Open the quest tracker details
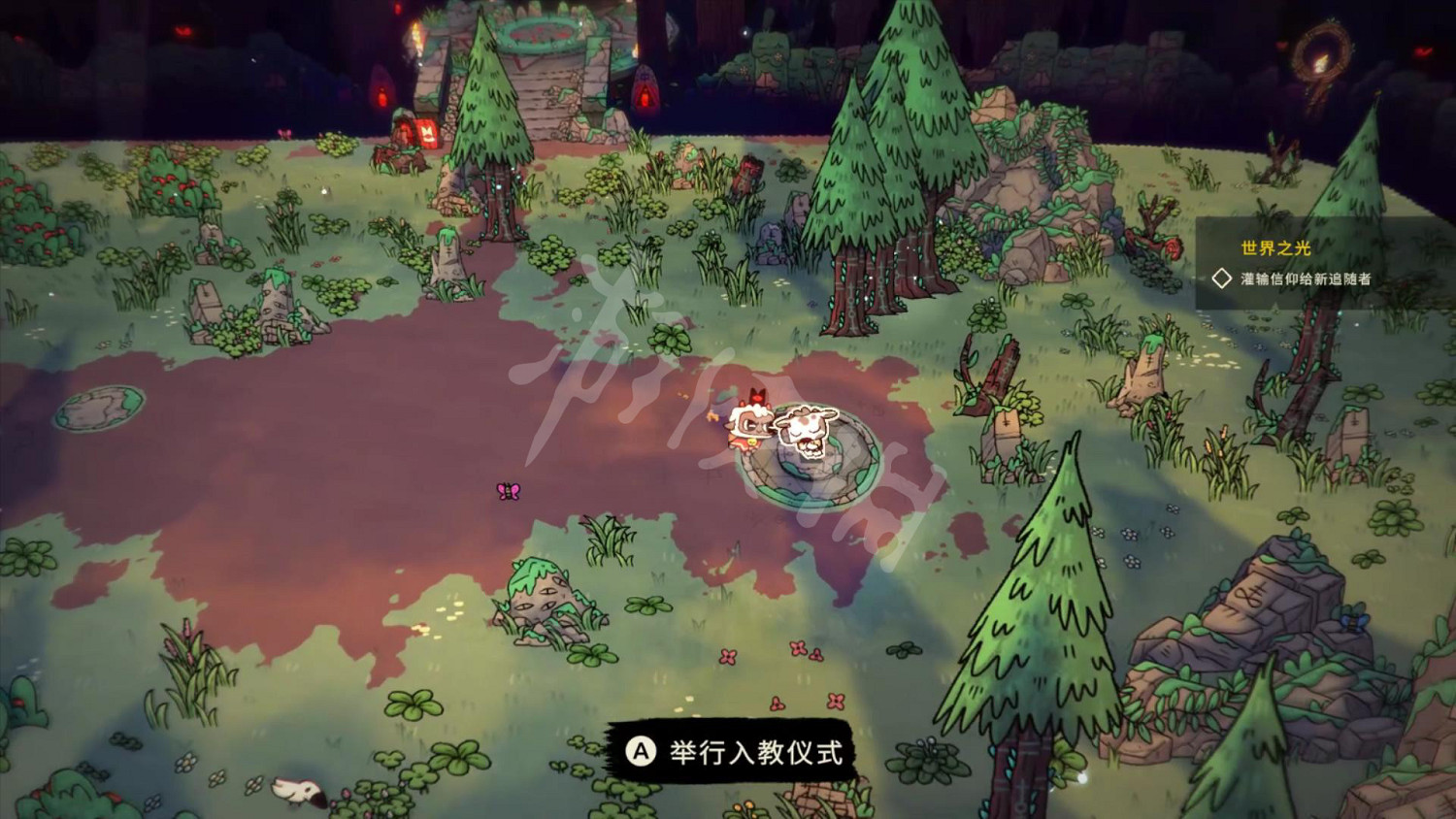The image size is (1456, 819). (x=1301, y=262)
